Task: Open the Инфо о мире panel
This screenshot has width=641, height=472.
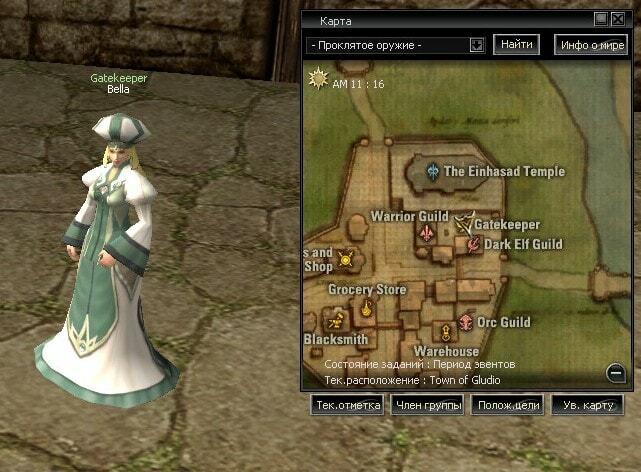Action: [x=592, y=45]
